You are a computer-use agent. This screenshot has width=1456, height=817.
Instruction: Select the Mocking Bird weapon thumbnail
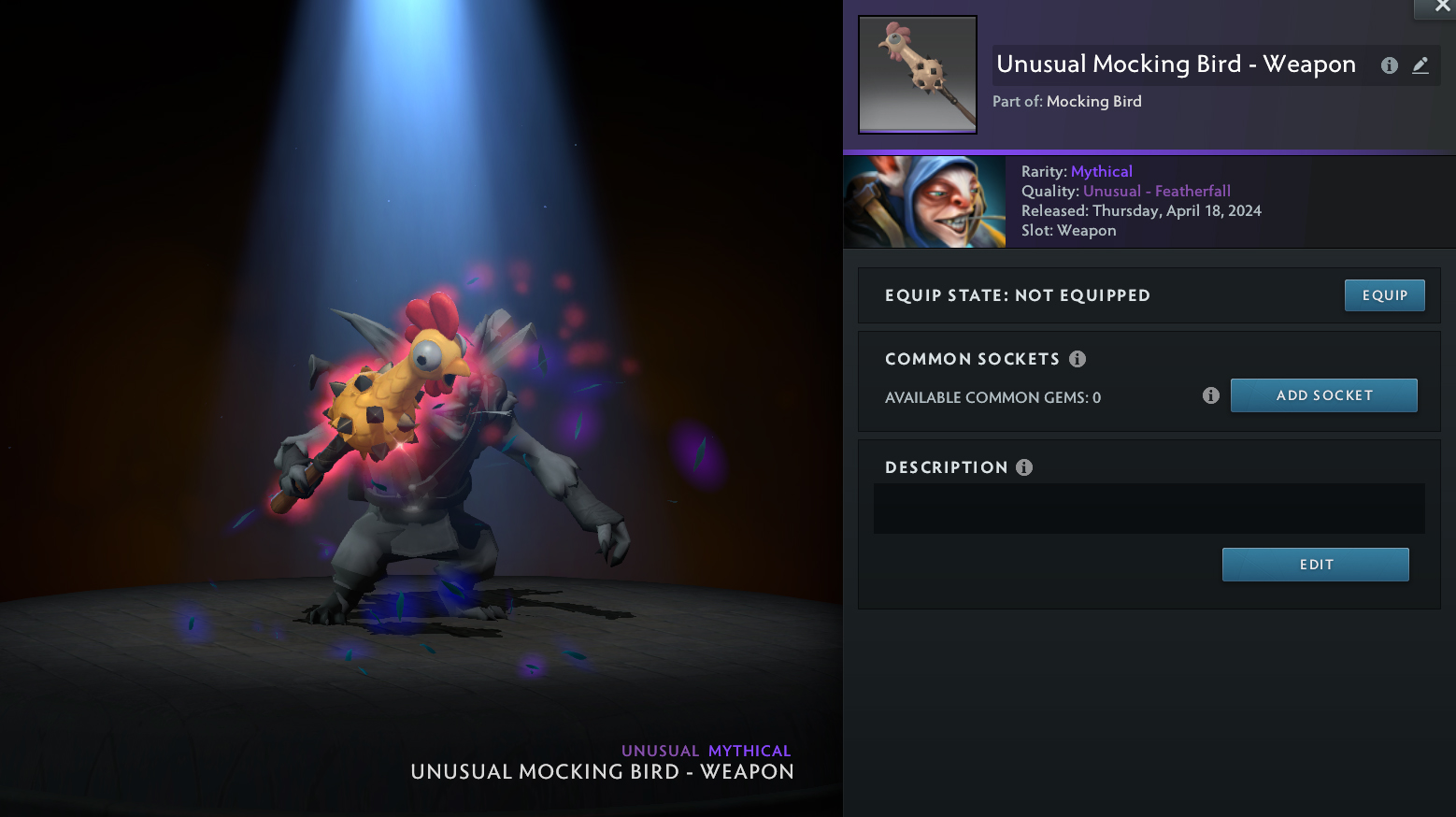coord(918,75)
